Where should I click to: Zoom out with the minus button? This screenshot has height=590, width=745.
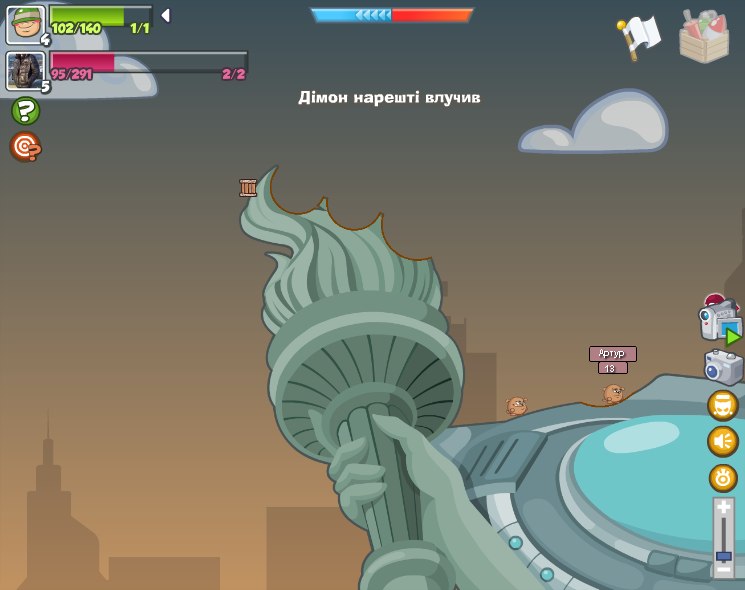point(723,569)
